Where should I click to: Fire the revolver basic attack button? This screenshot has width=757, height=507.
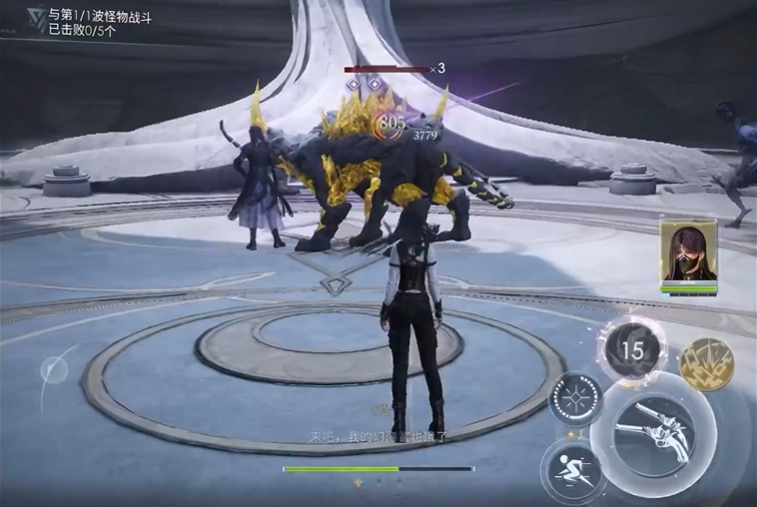[653, 435]
